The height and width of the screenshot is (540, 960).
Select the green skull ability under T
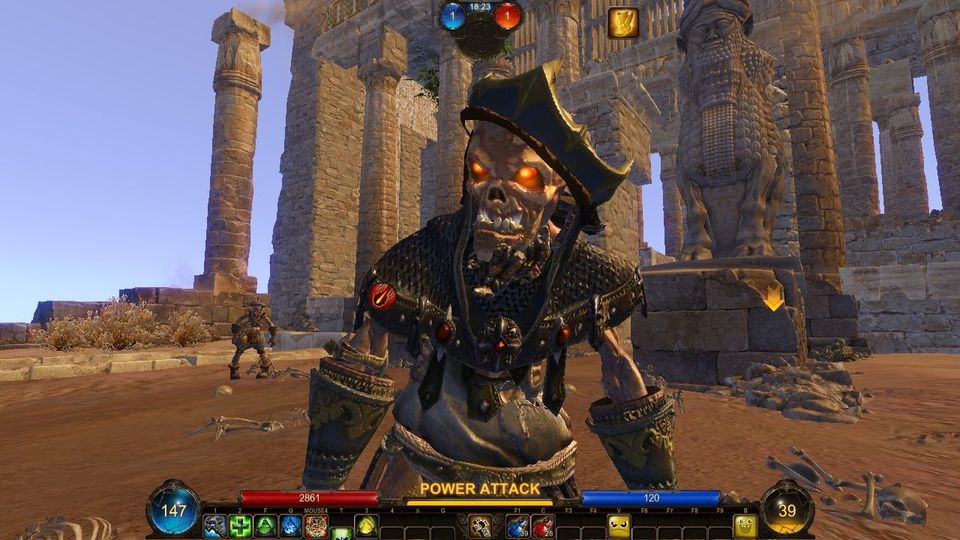point(341,532)
